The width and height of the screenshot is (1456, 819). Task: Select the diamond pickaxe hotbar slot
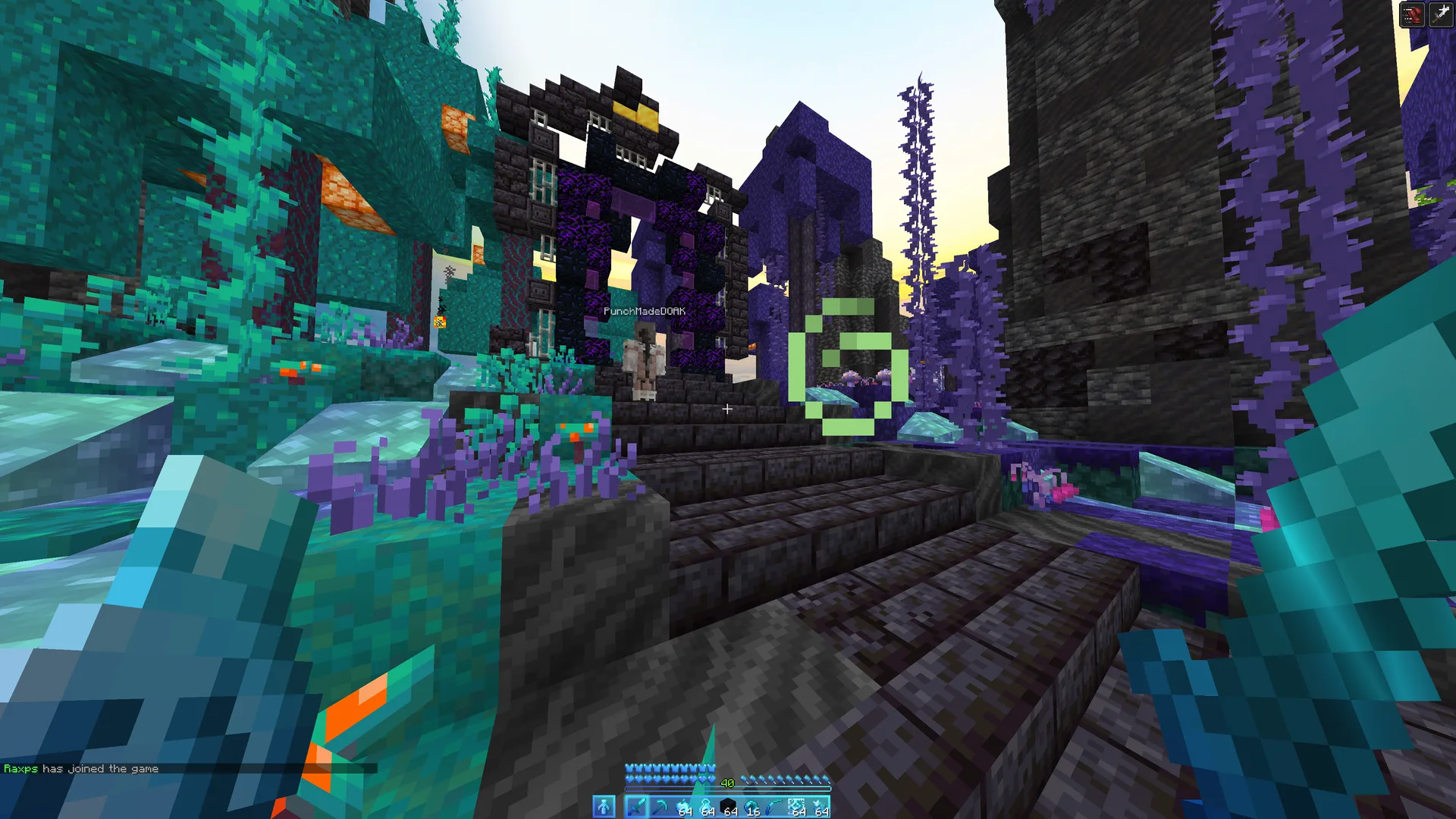click(659, 807)
